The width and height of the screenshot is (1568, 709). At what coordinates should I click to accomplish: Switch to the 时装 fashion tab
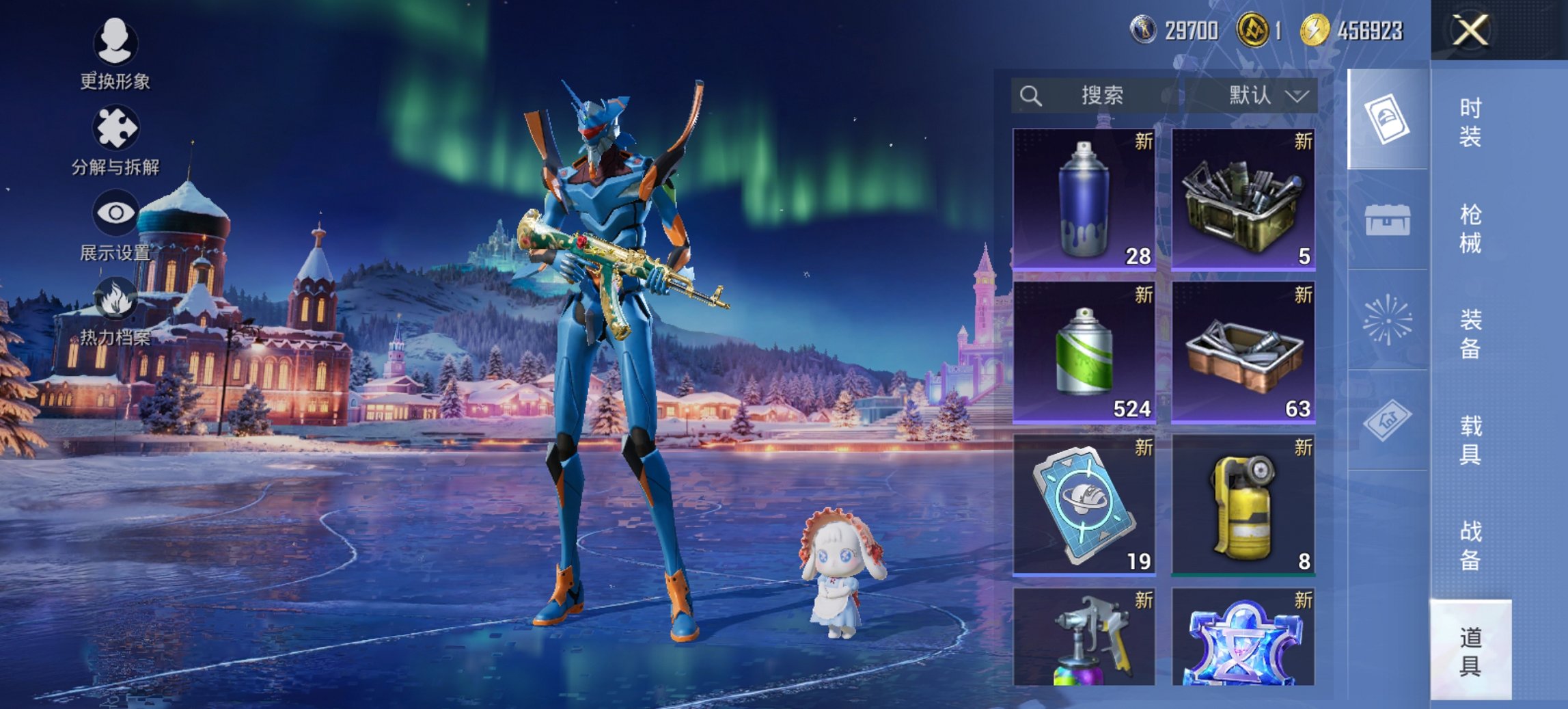pyautogui.click(x=1470, y=122)
